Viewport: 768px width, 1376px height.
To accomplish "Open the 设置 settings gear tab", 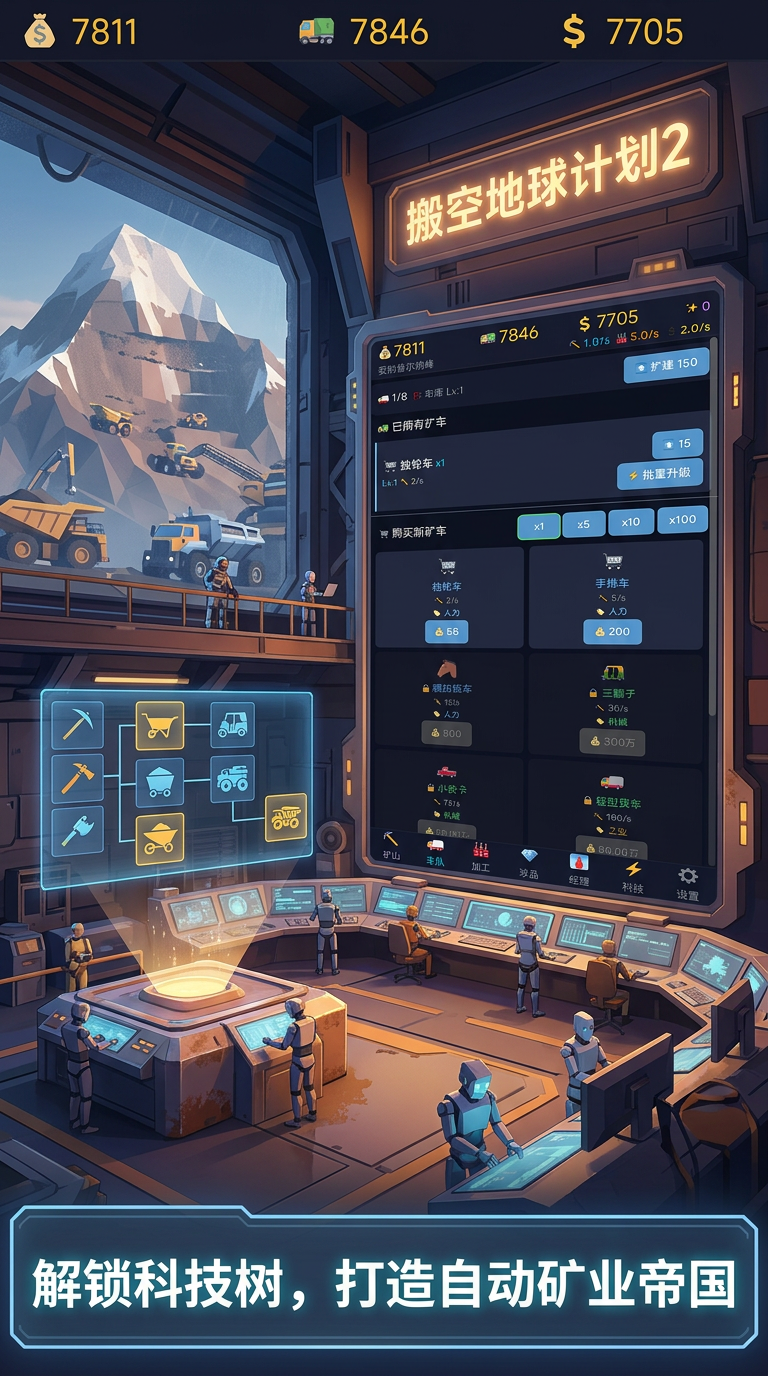I will click(688, 883).
